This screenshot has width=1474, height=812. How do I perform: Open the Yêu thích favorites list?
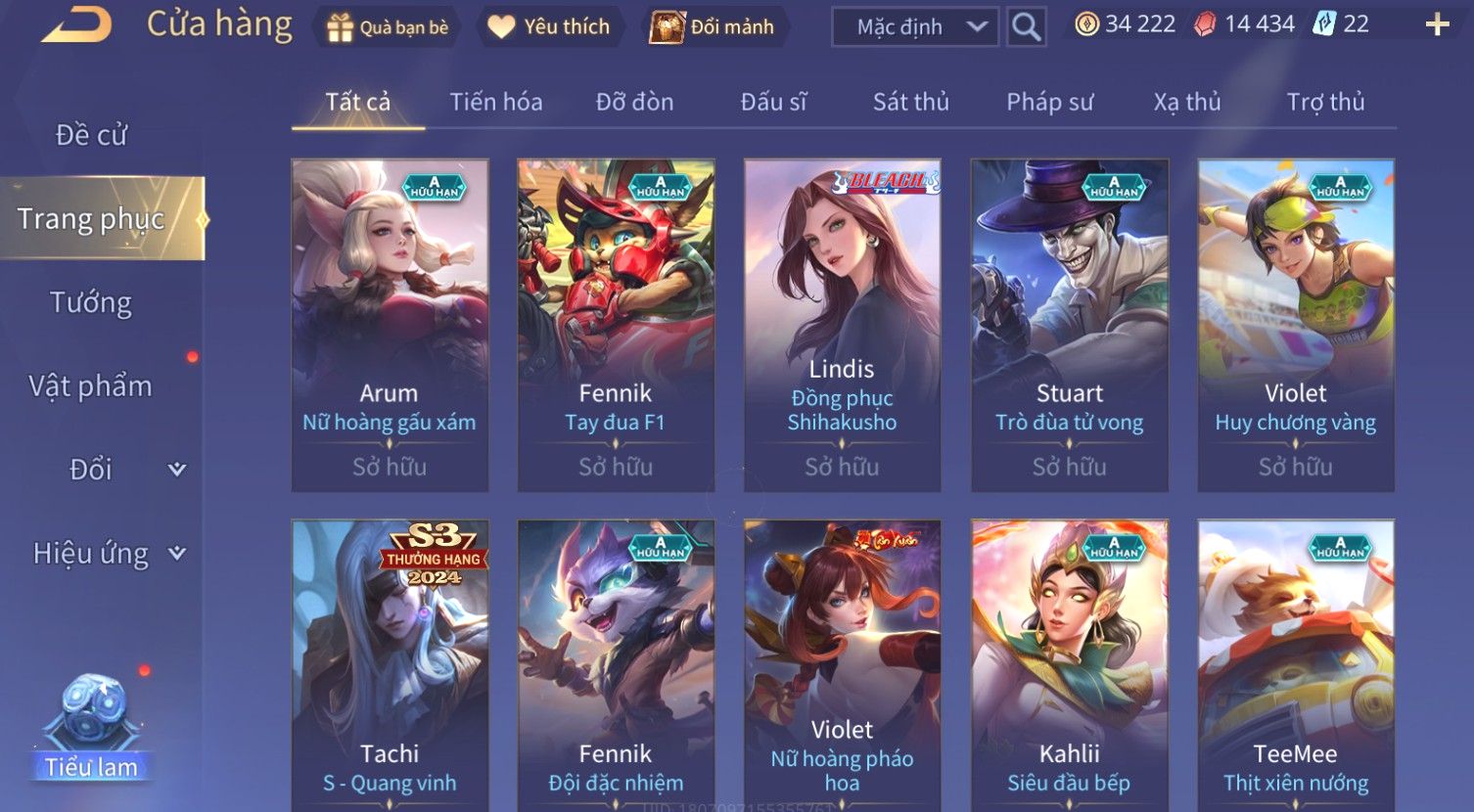pos(549,26)
